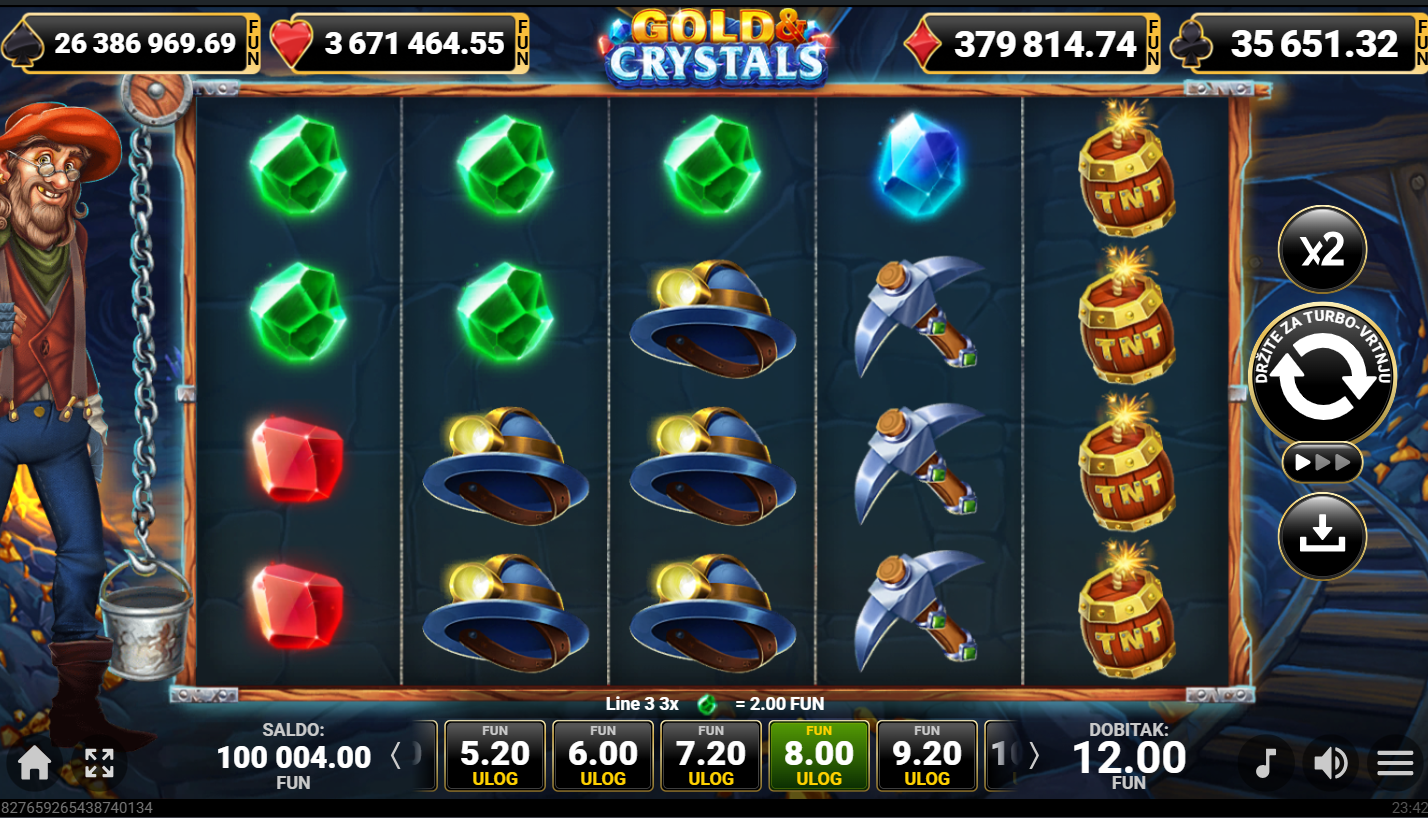Image resolution: width=1428 pixels, height=818 pixels.
Task: Show higher bets with the right arrow
Action: point(1034,756)
